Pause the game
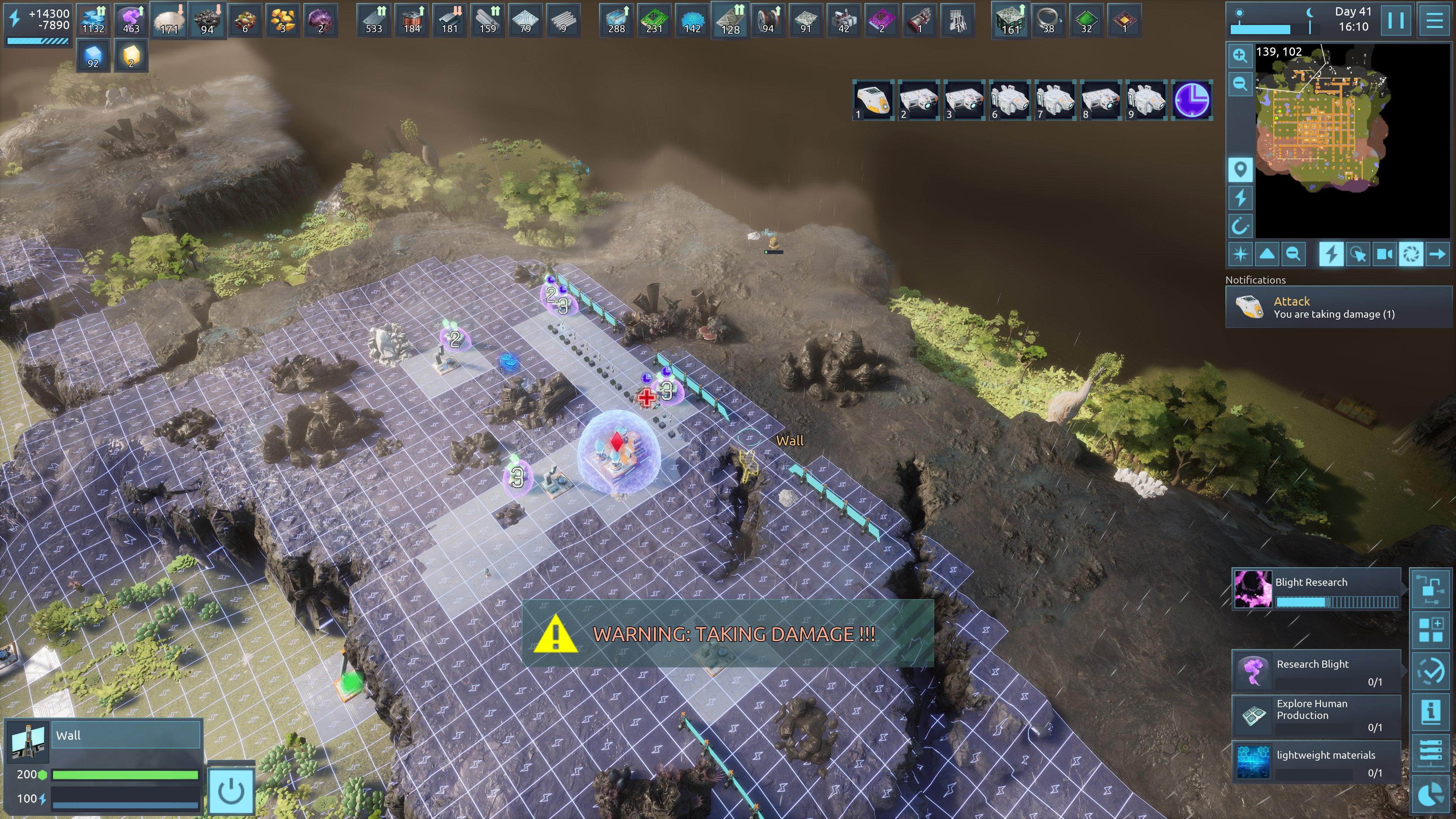The image size is (1456, 819). tap(1395, 20)
